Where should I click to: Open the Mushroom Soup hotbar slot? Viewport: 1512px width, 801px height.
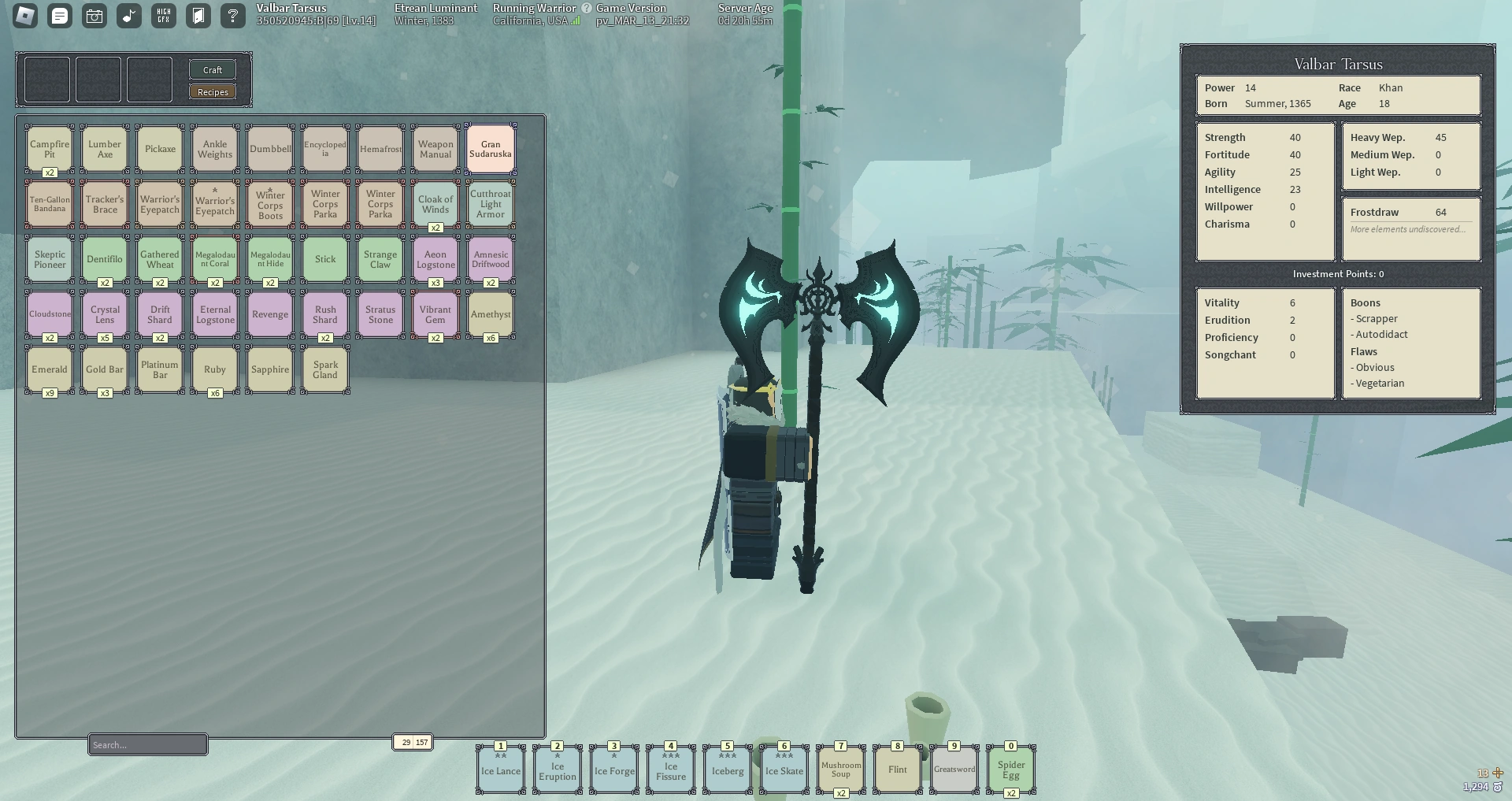pos(840,769)
